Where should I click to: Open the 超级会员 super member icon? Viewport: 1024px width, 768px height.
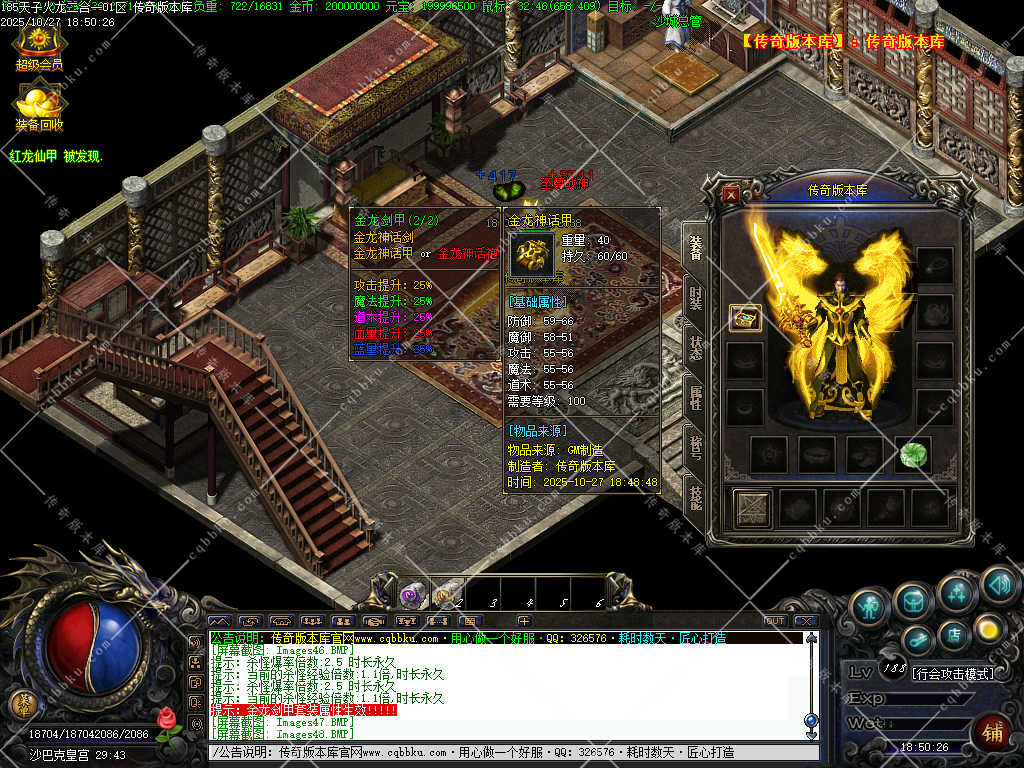coord(39,45)
